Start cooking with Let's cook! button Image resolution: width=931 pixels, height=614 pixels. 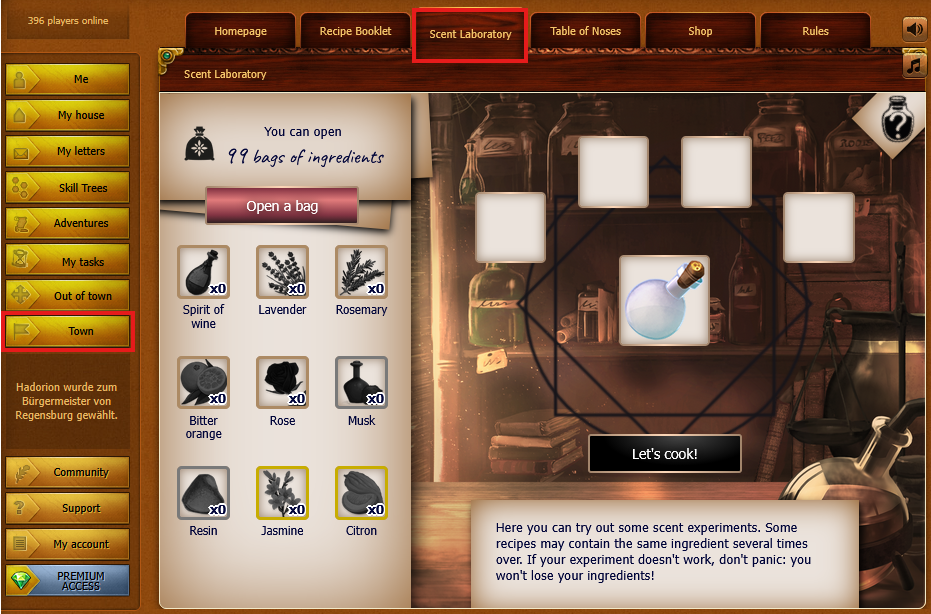click(x=664, y=453)
